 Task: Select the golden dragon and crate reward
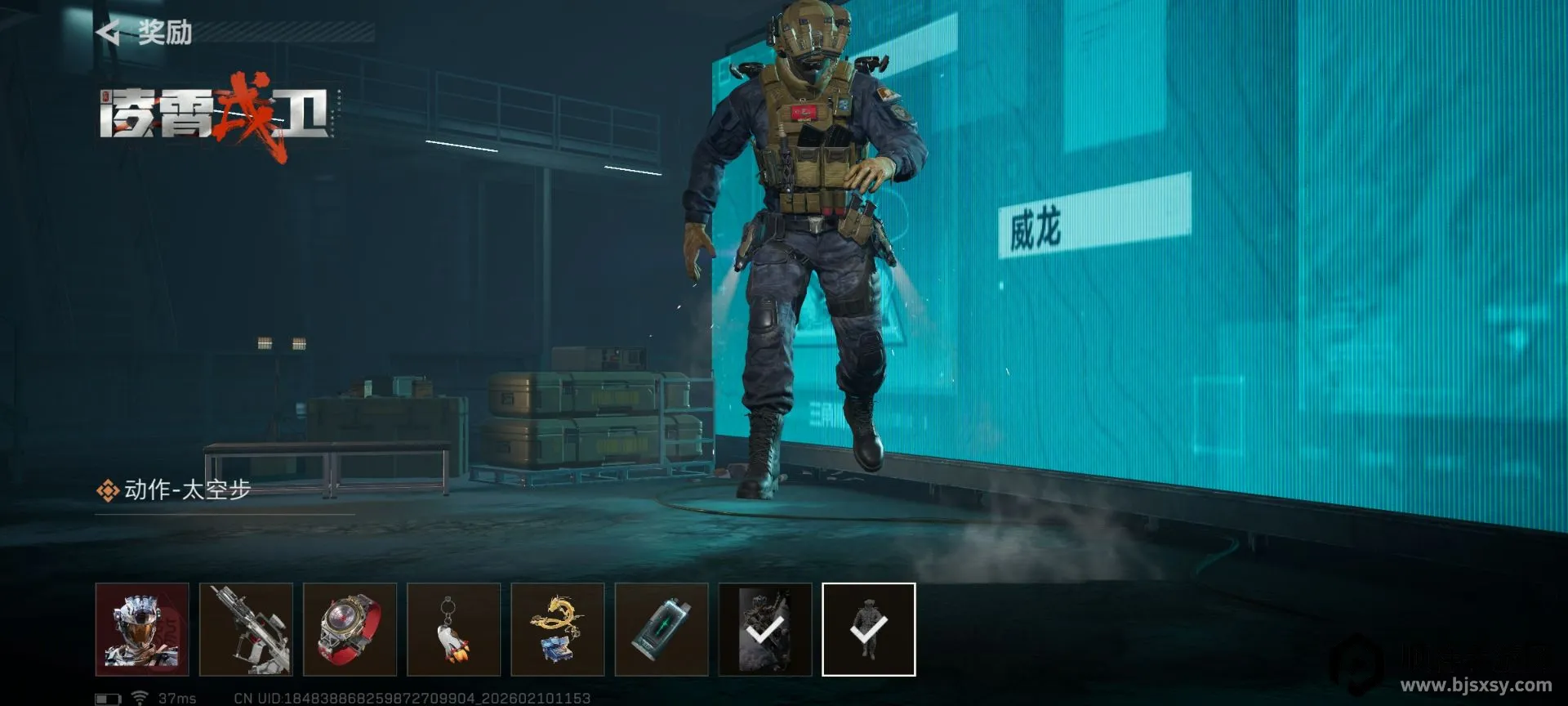(557, 629)
